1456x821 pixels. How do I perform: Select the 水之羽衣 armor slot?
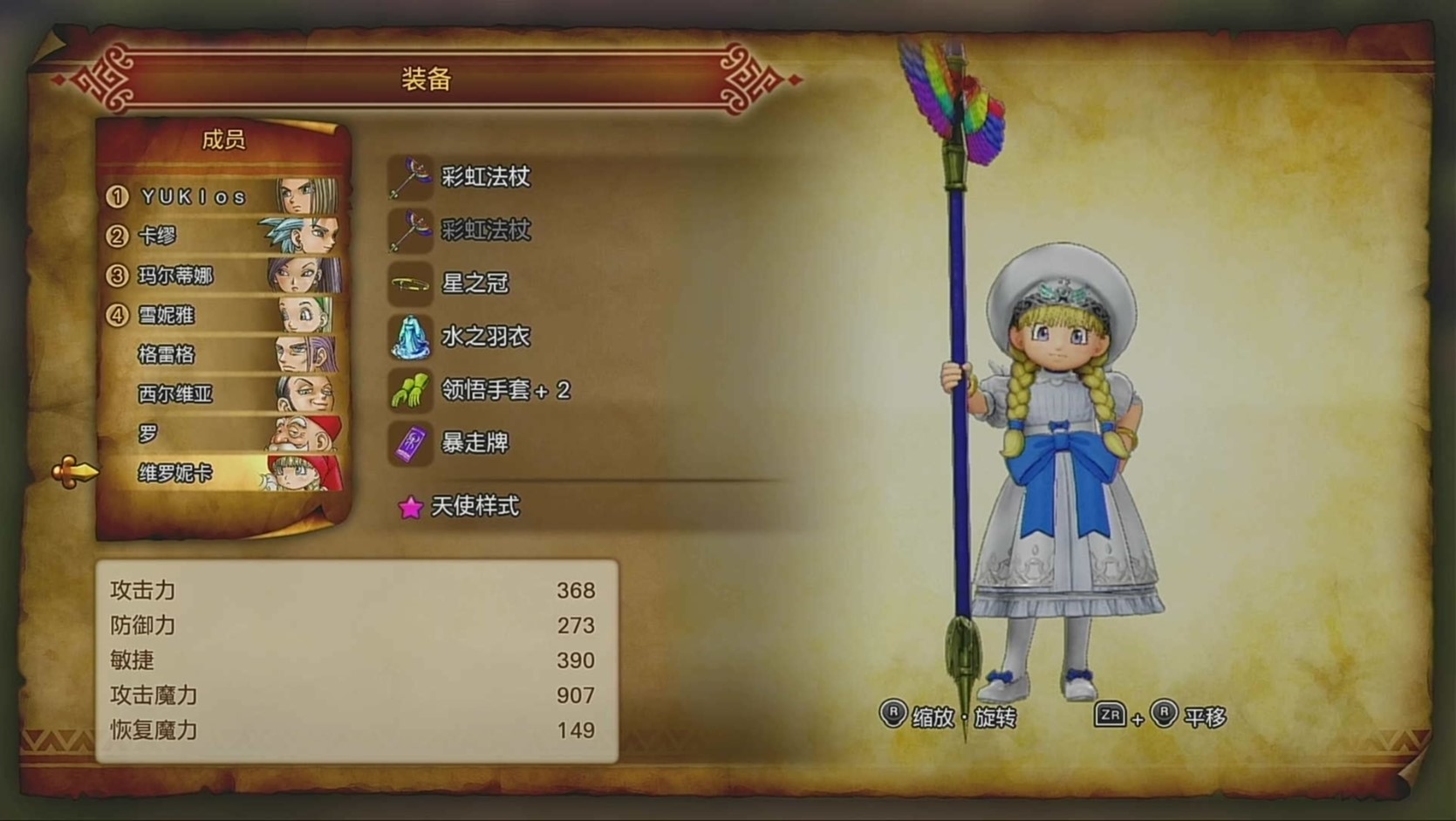click(x=485, y=337)
